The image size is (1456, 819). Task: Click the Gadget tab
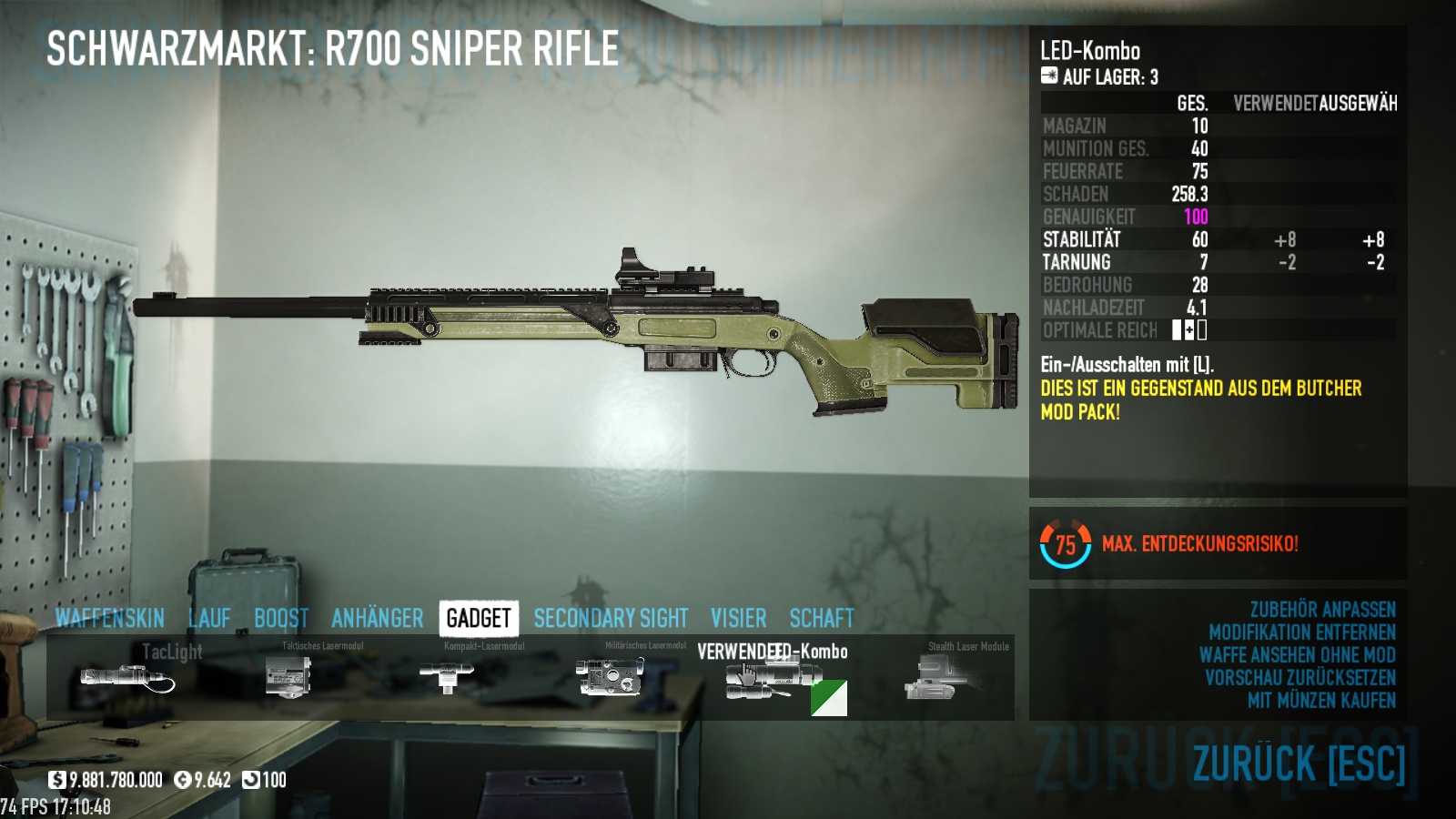[479, 619]
